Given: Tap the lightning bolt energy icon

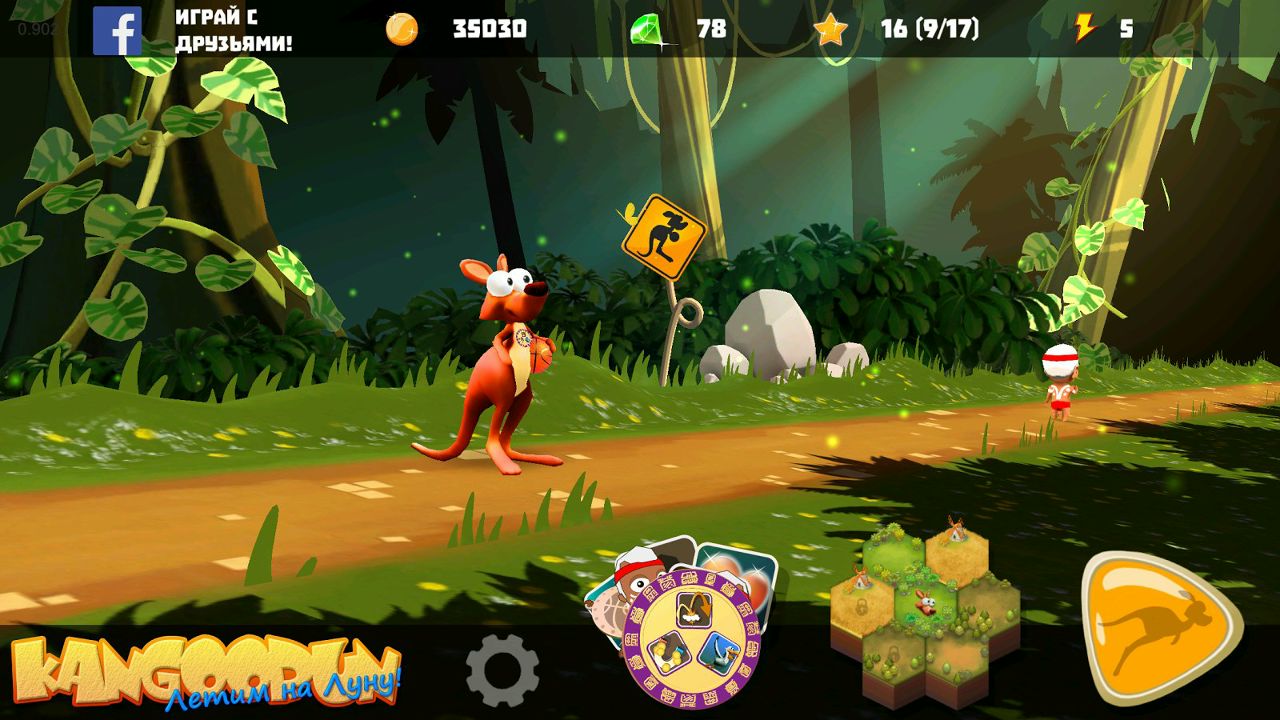Looking at the screenshot, I should [1085, 29].
